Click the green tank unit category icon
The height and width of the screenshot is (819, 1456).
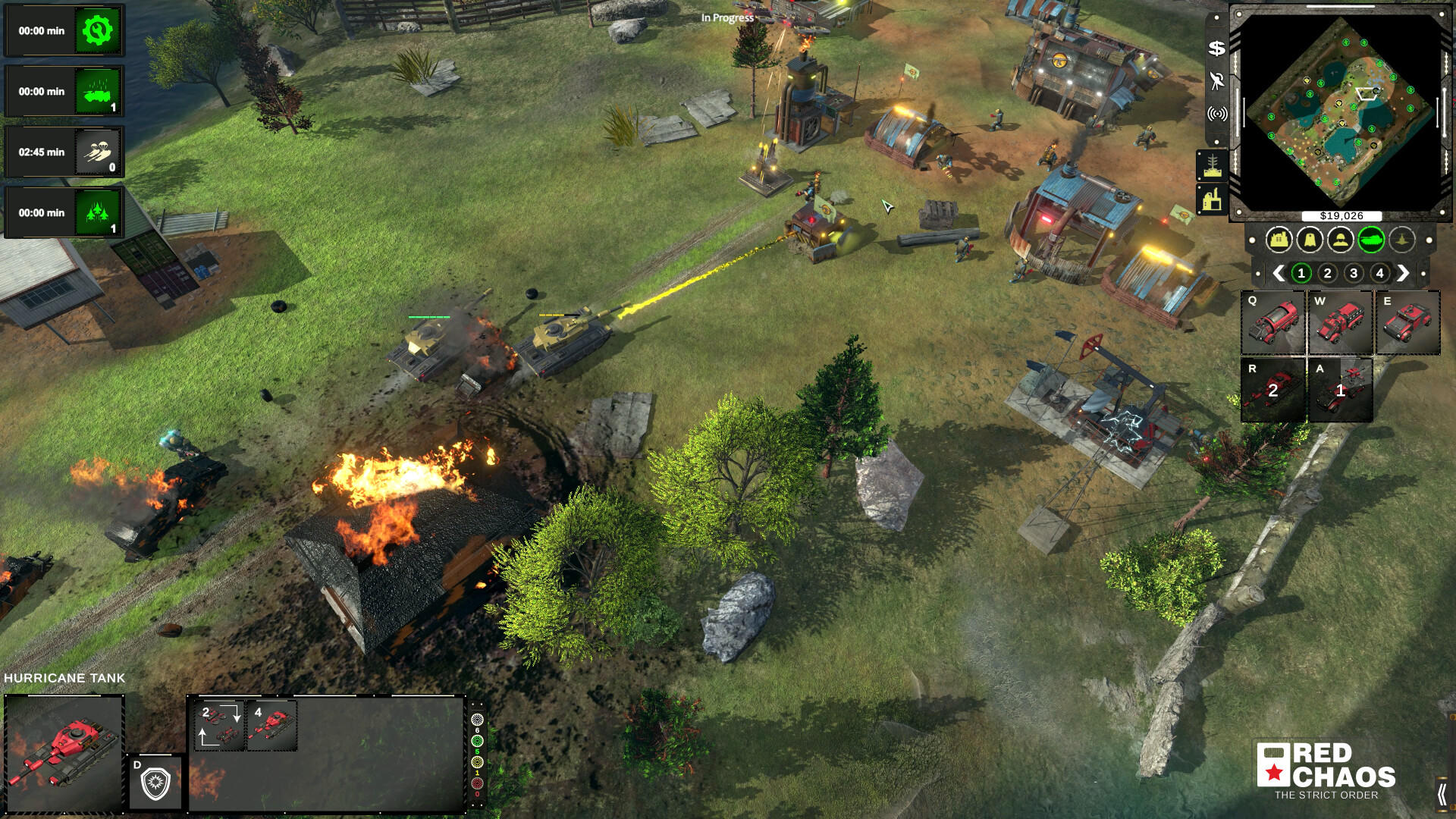pos(1371,240)
